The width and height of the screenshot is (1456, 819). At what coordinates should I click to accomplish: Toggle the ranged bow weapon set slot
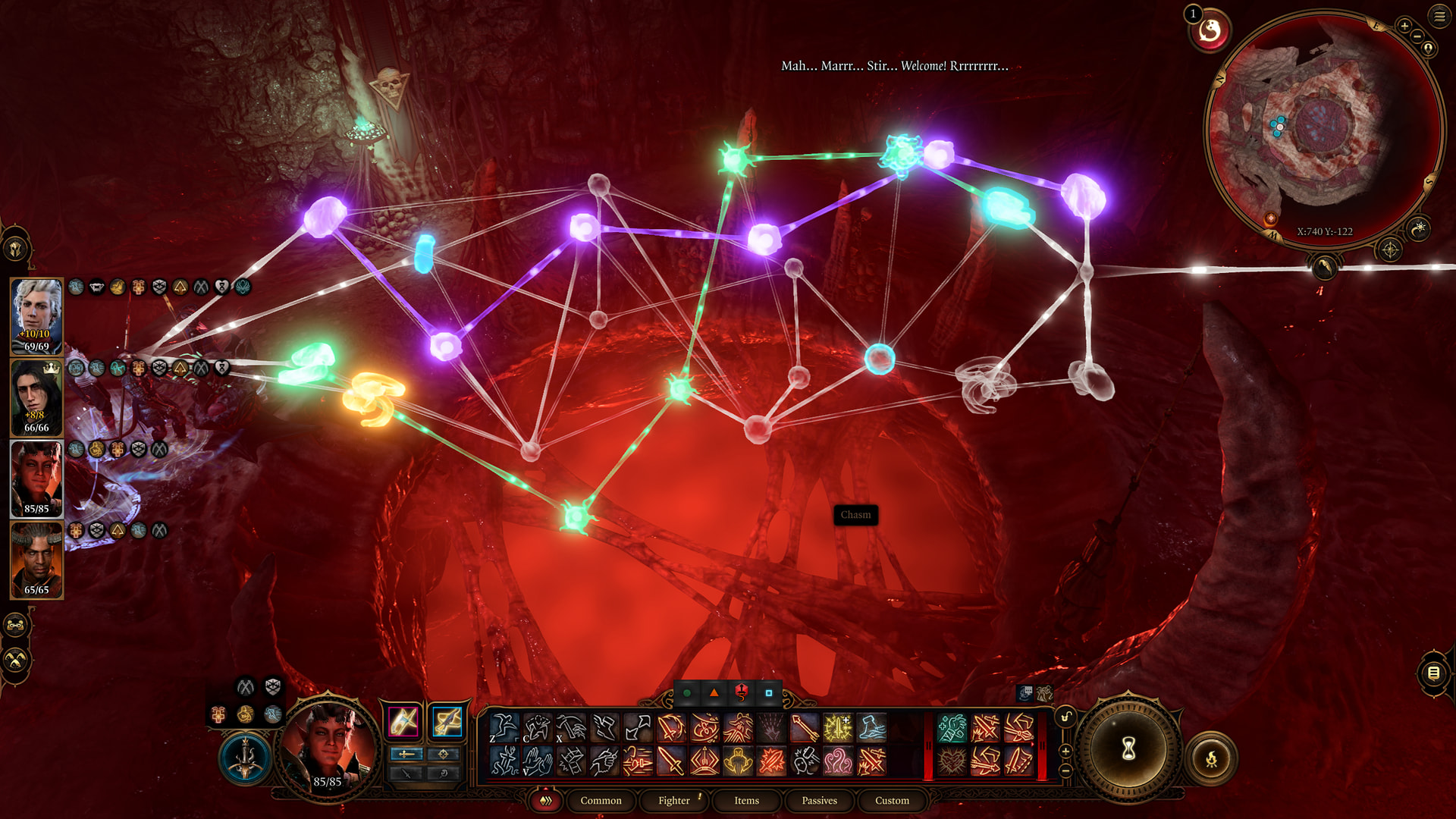tap(447, 721)
